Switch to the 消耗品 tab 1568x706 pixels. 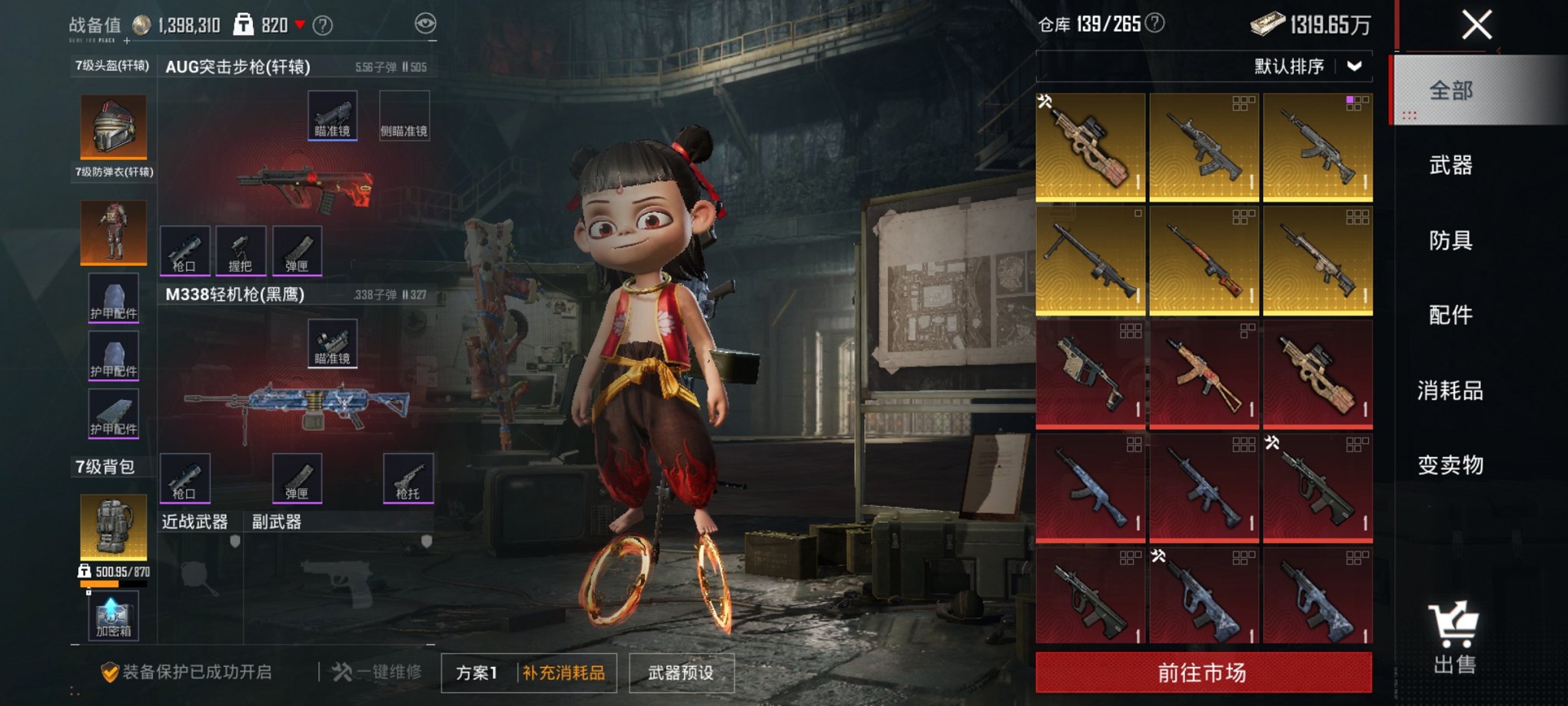pyautogui.click(x=1450, y=391)
